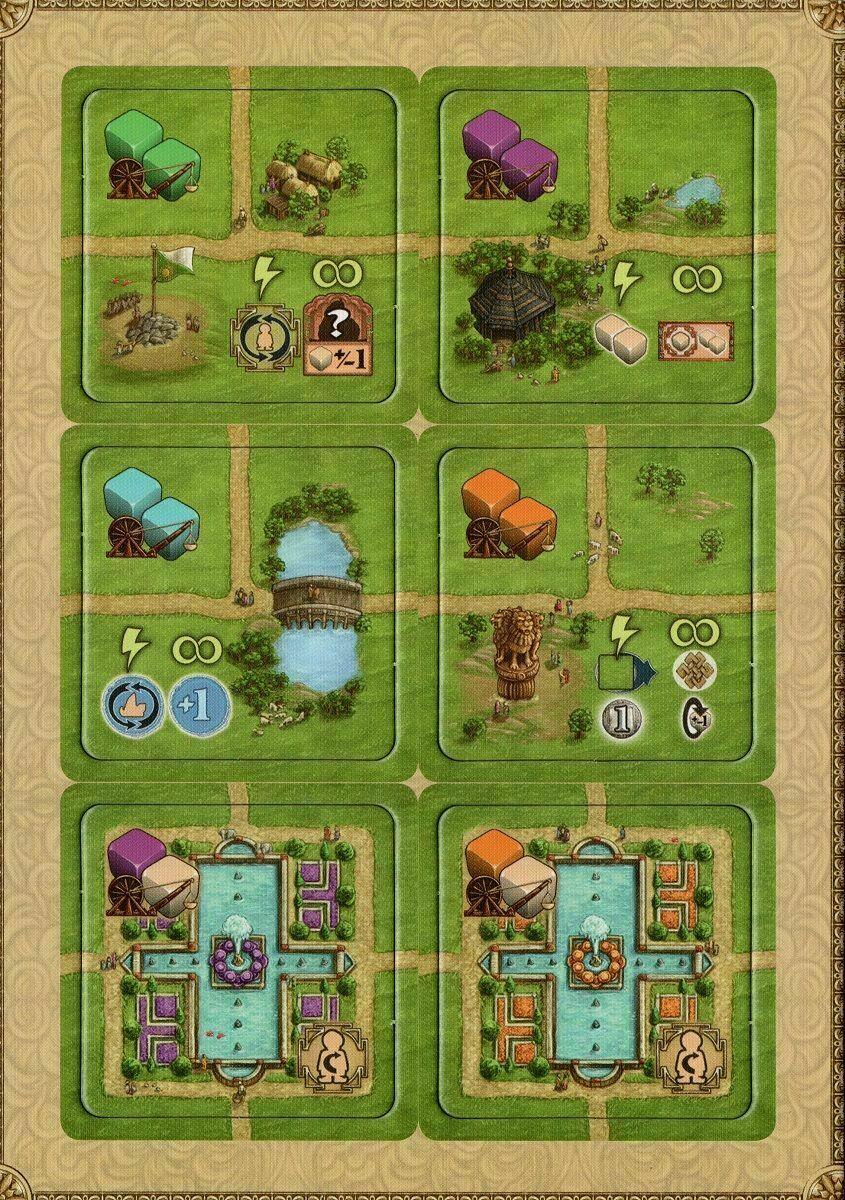Select the green cubes tile with flag

tap(238, 245)
